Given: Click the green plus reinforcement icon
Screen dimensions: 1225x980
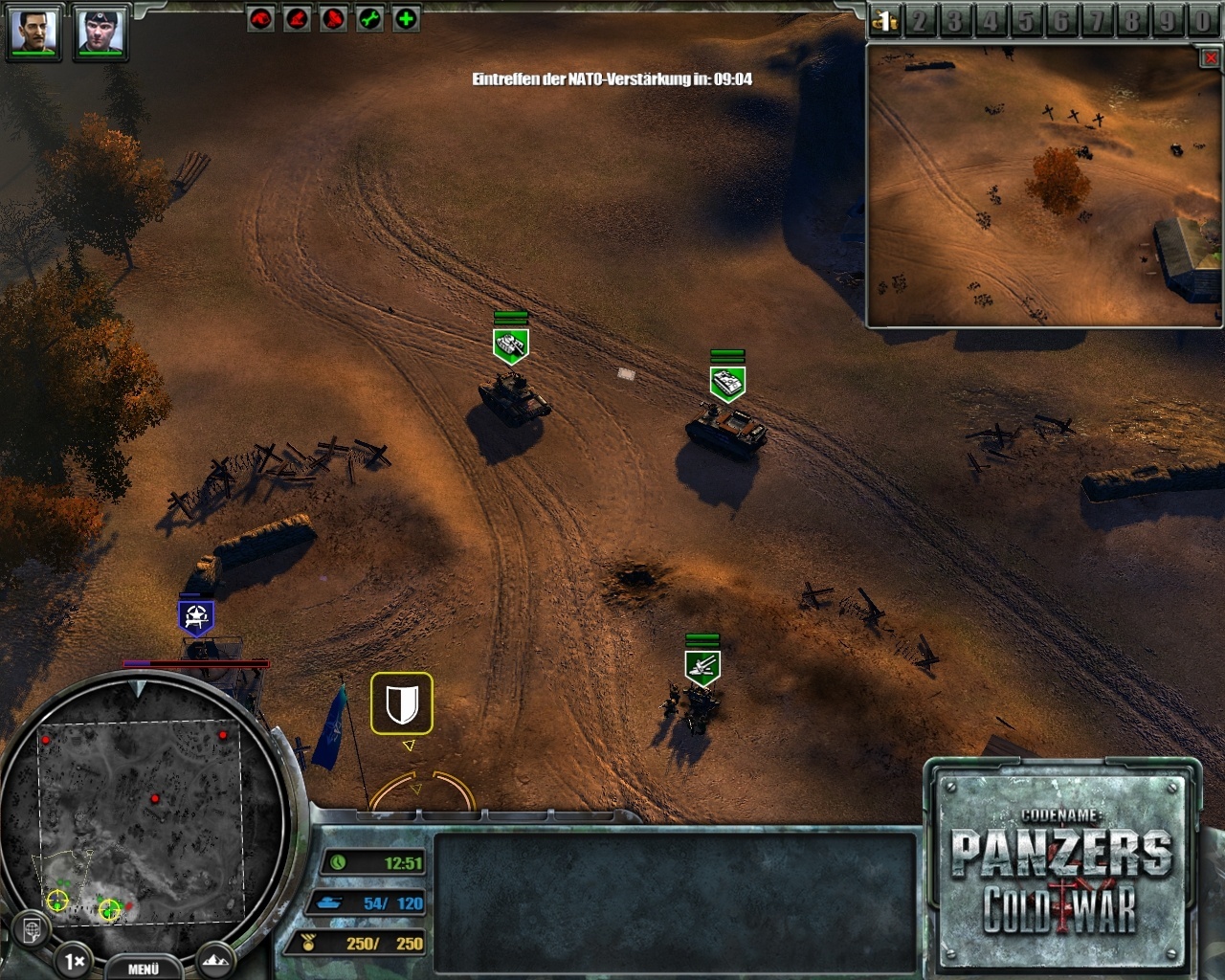Looking at the screenshot, I should (x=407, y=17).
